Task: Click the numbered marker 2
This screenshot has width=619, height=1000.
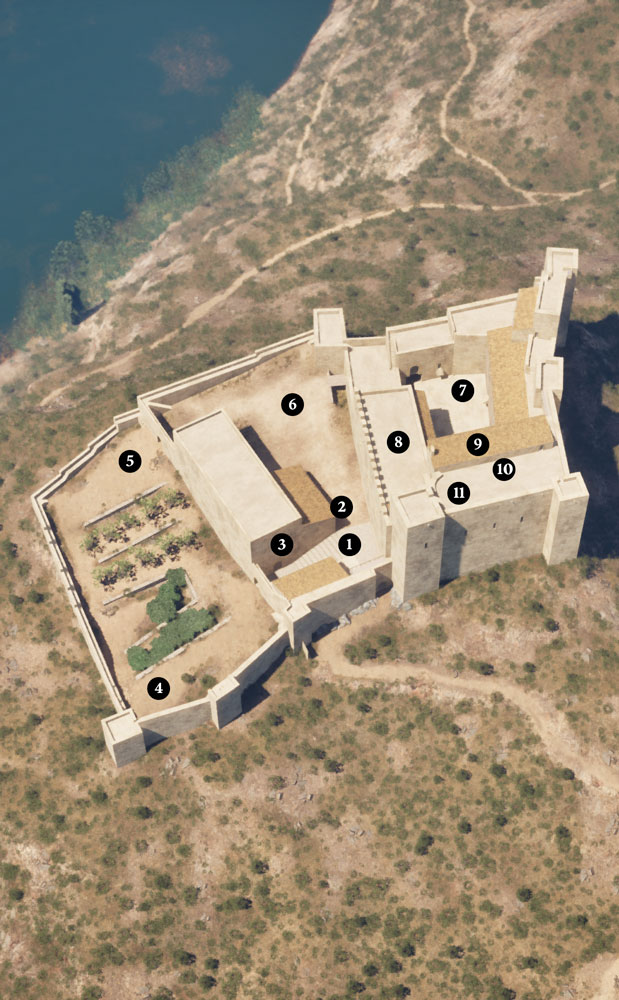Action: point(341,507)
